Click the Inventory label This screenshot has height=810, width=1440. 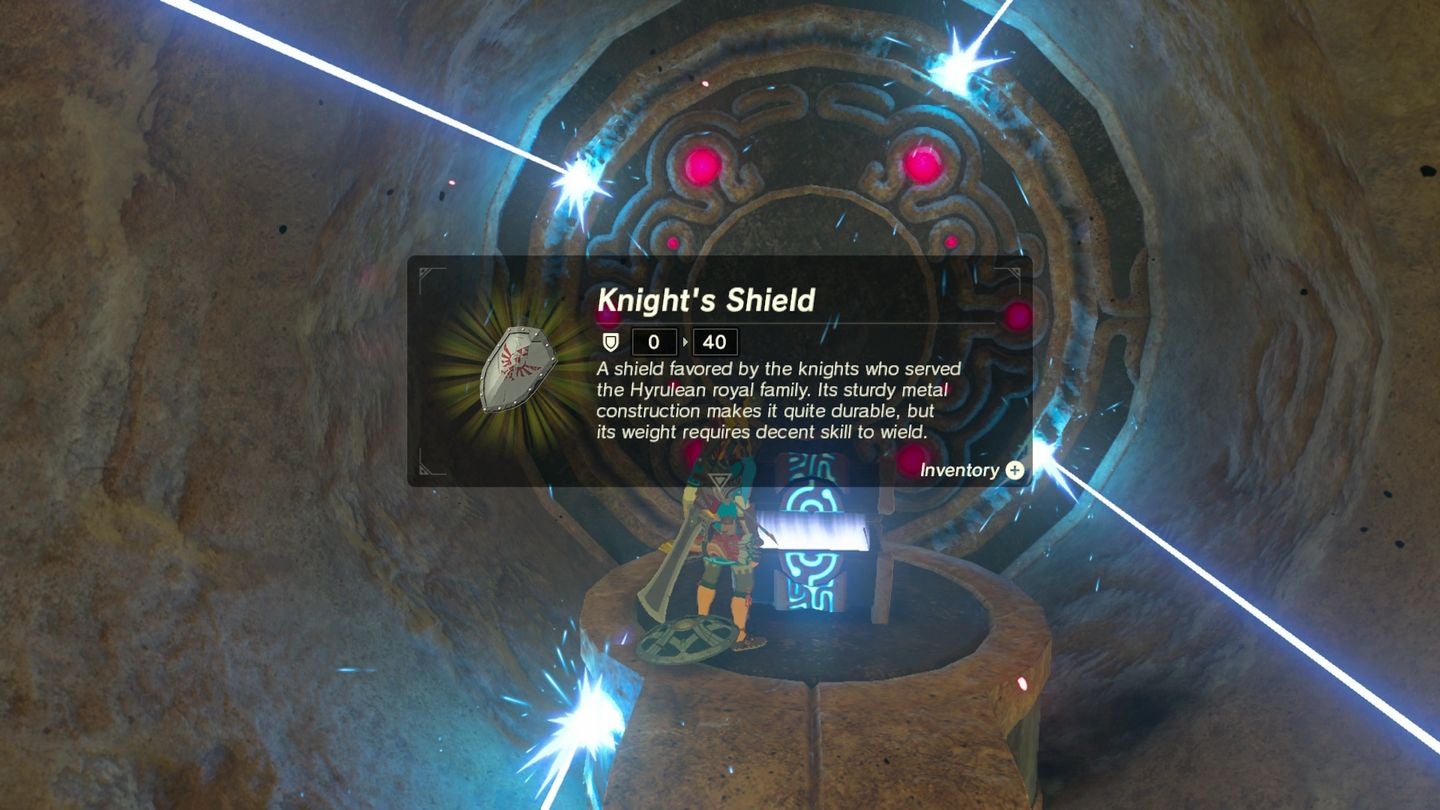(959, 471)
